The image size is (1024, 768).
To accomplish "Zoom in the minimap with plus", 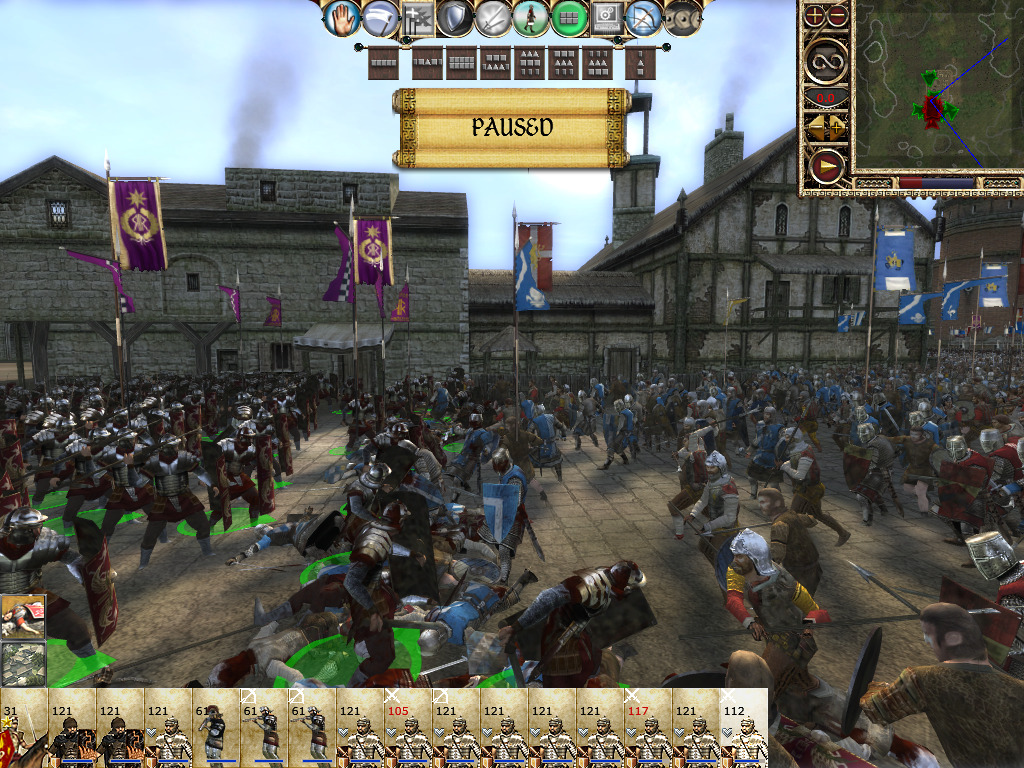I will 816,15.
